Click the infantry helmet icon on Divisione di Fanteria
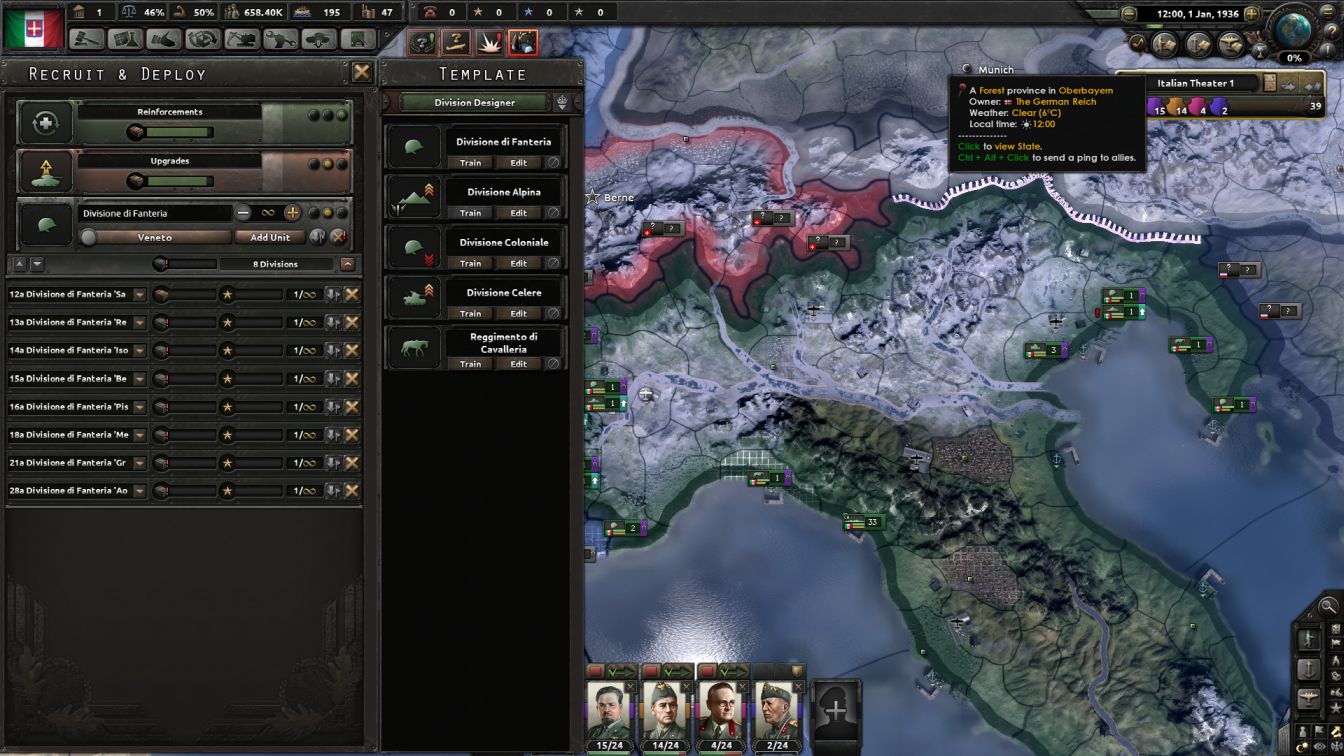 (414, 144)
